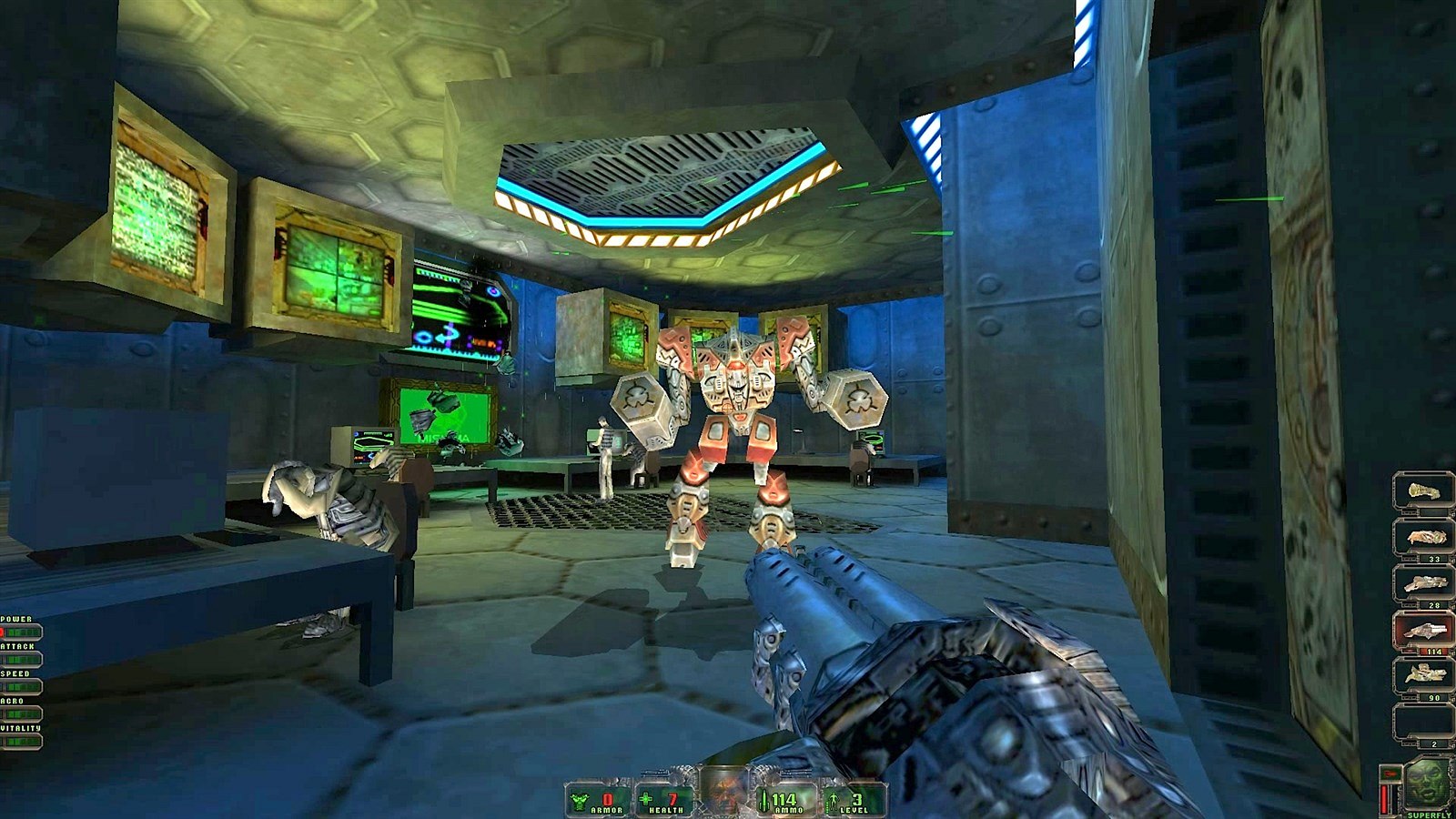Choose the weapon slot showing 28 ammo

coord(1423,583)
